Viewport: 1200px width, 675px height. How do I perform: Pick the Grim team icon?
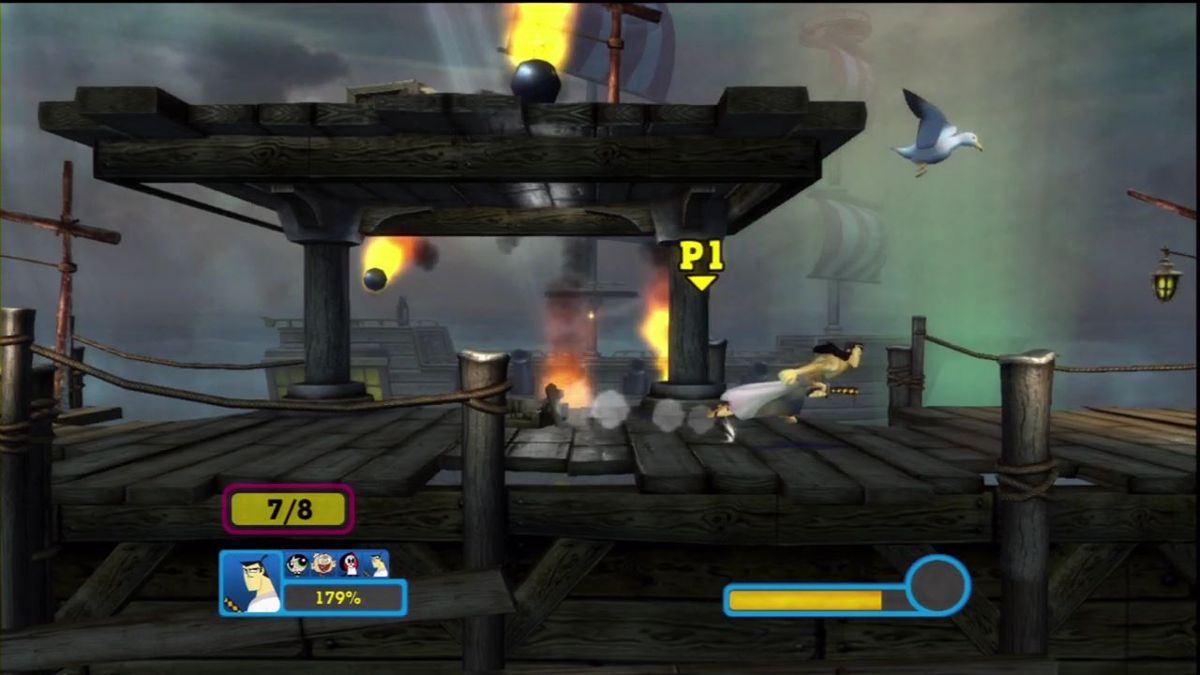(x=349, y=564)
